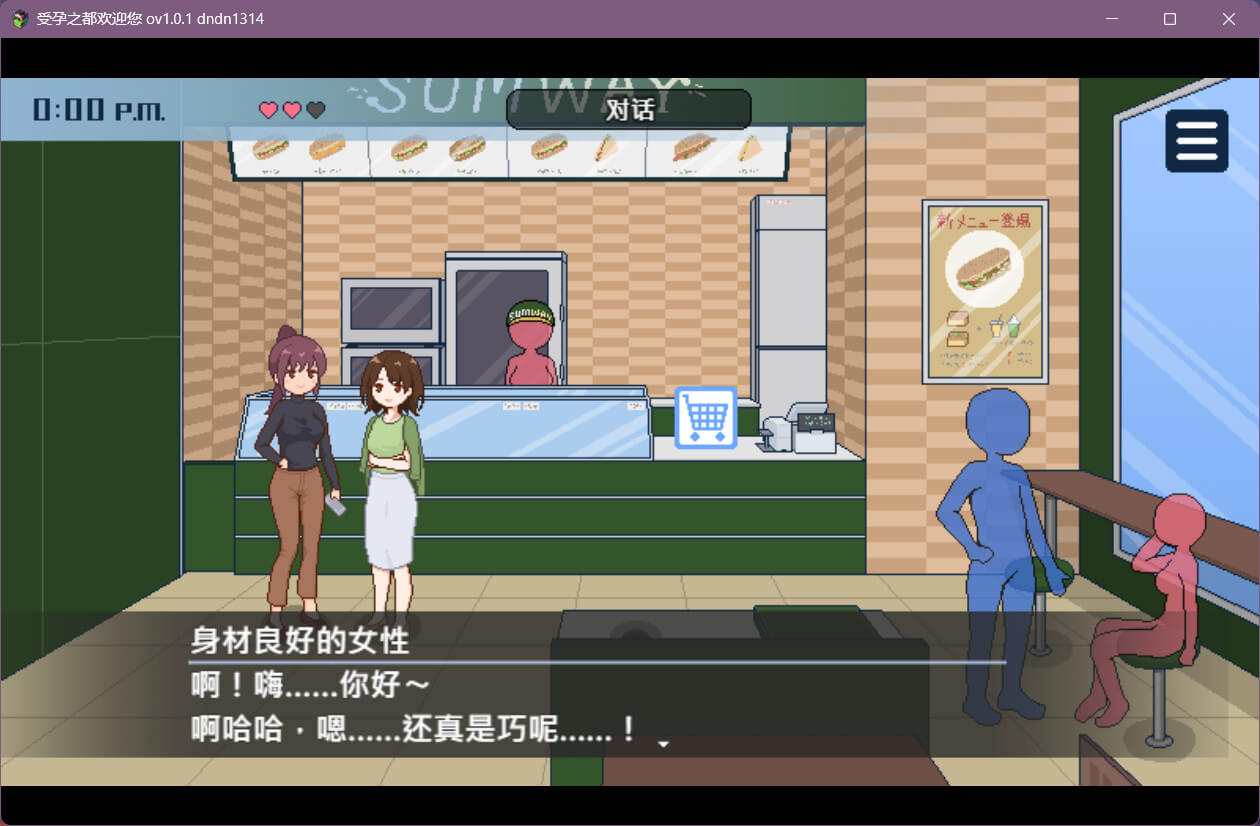
Task: Open the hamburger menu button
Action: coord(1196,141)
